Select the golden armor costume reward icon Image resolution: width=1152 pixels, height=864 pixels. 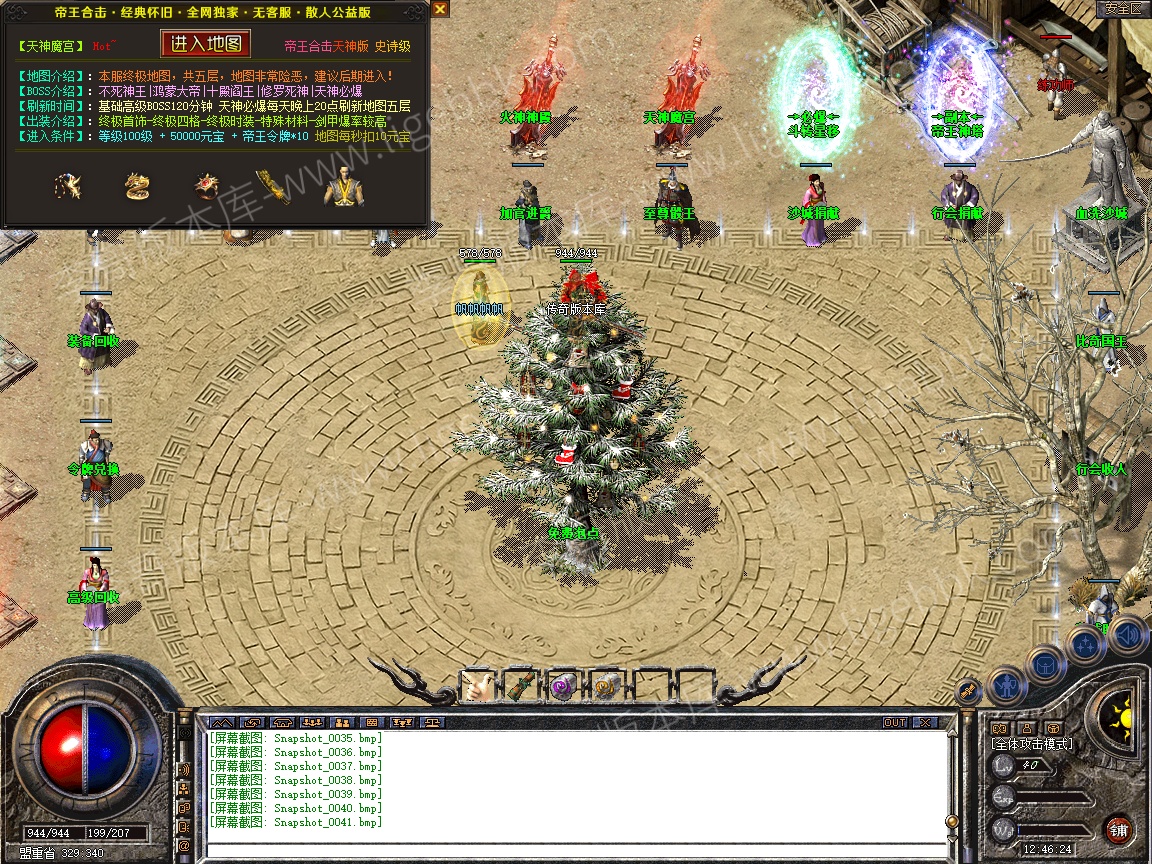(341, 186)
